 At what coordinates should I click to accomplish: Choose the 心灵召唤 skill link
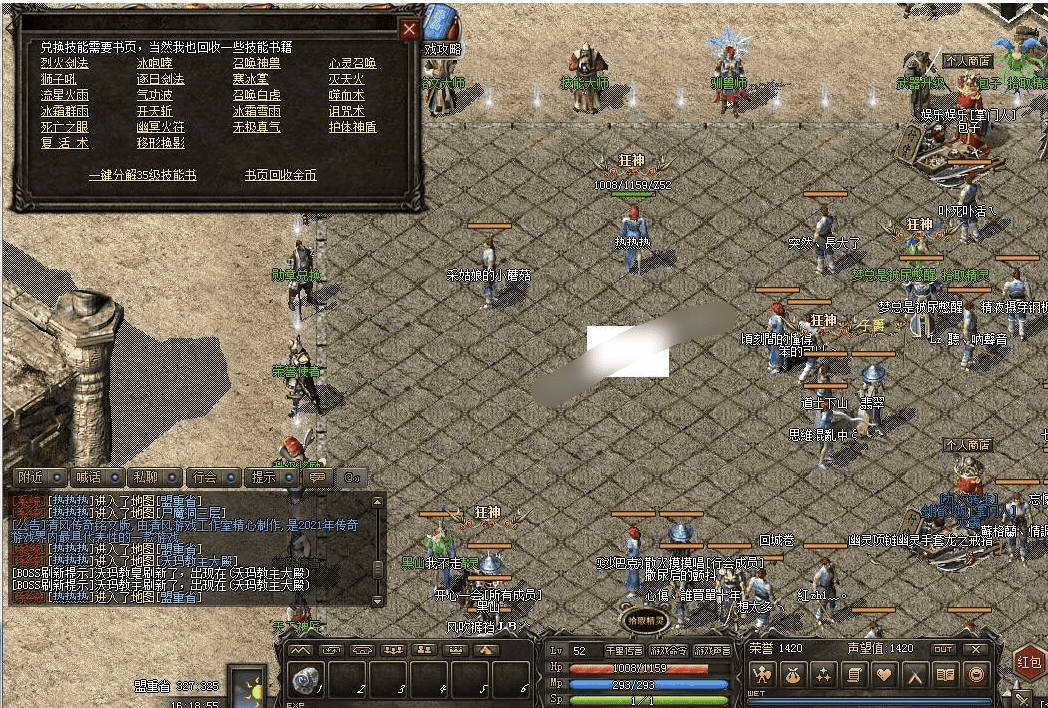(352, 63)
